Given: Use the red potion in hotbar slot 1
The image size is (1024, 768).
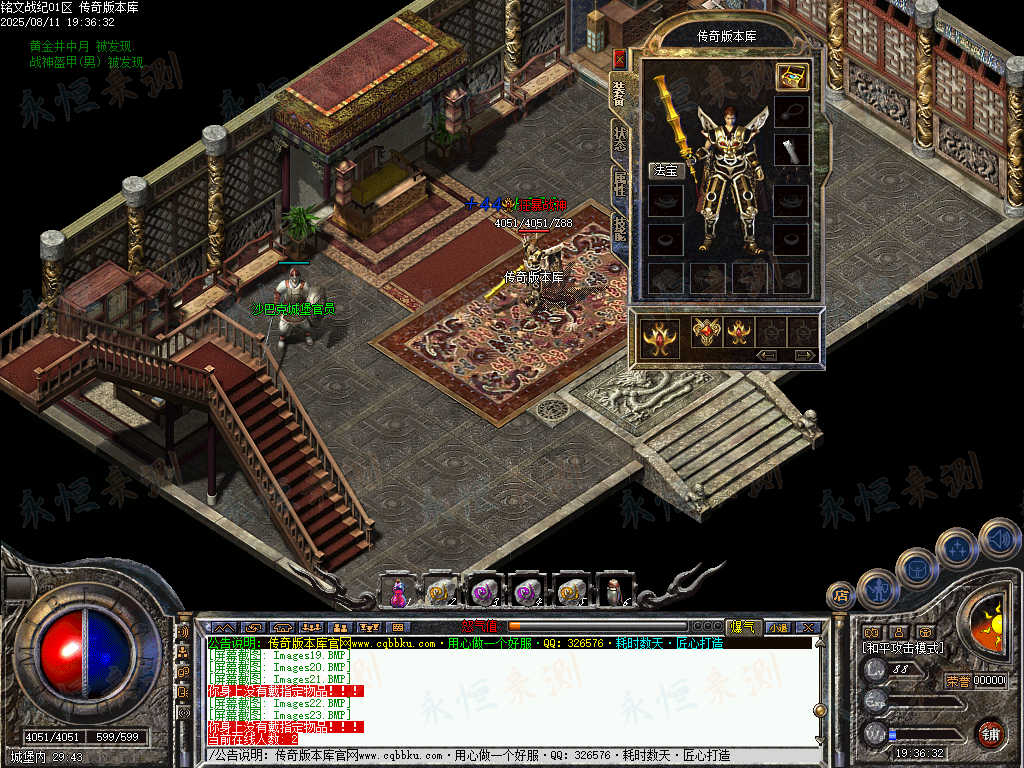Looking at the screenshot, I should tap(398, 591).
